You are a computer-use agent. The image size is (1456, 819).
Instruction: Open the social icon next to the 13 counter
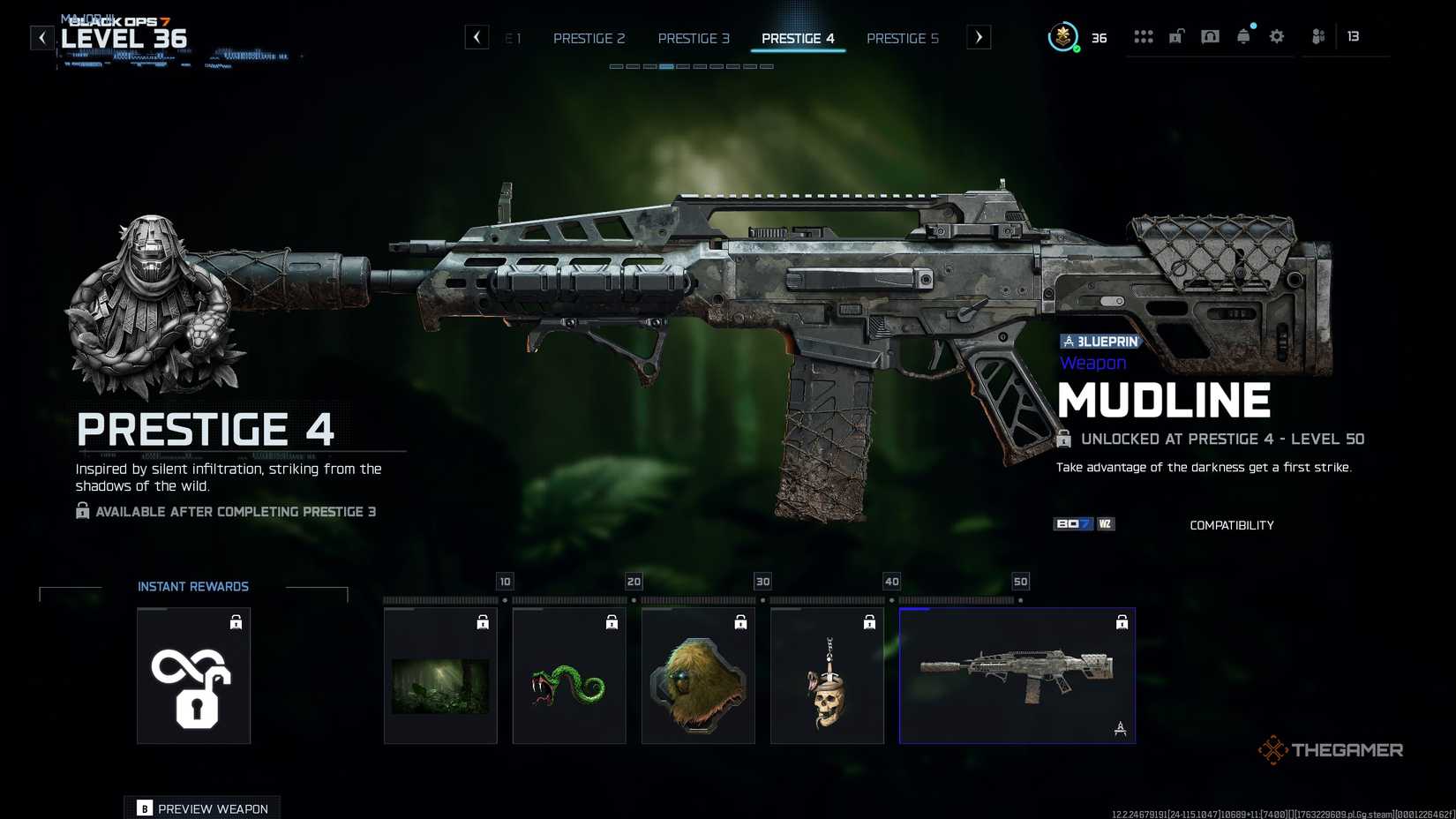(1318, 36)
